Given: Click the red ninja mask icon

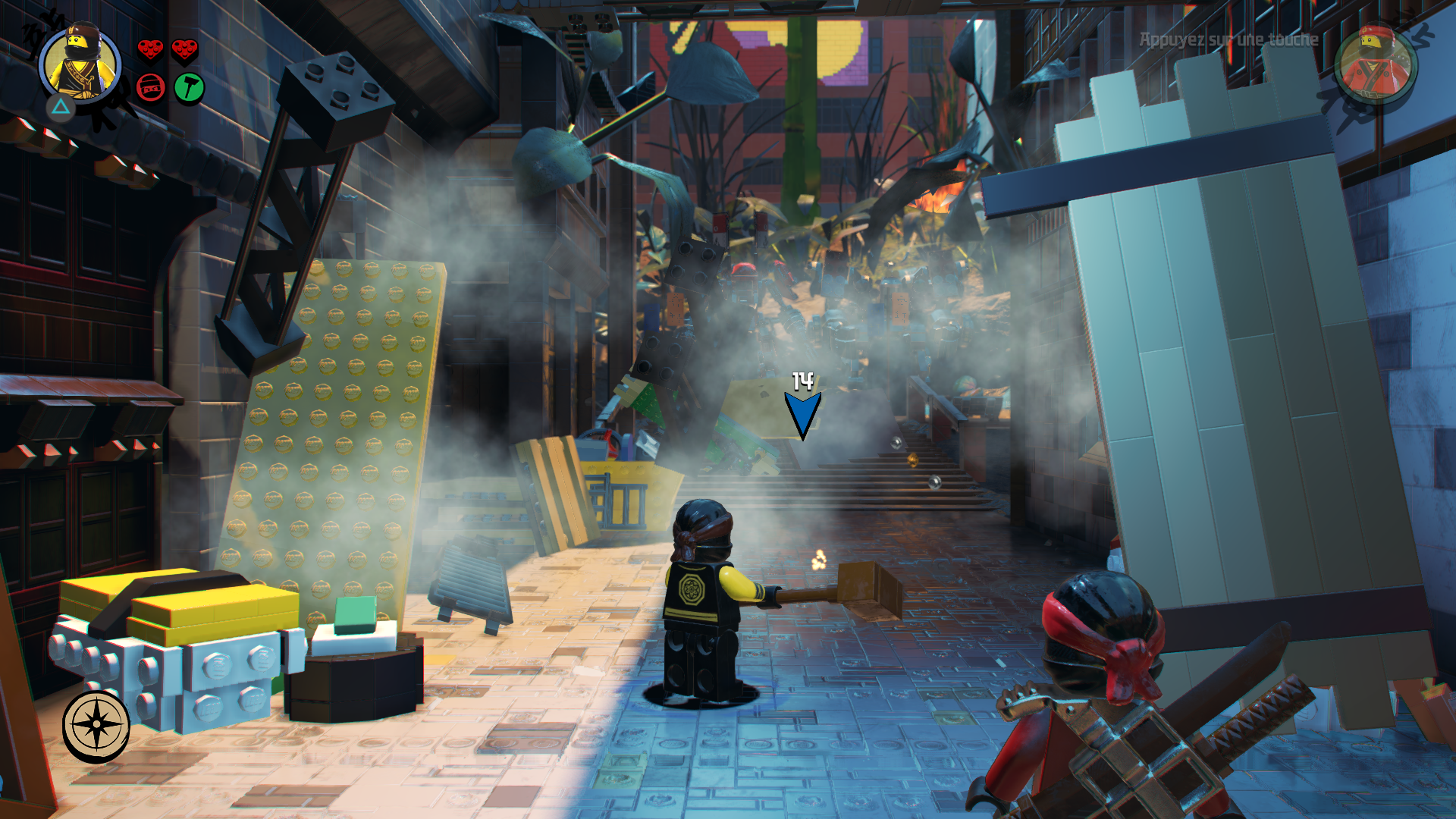Looking at the screenshot, I should point(151,88).
